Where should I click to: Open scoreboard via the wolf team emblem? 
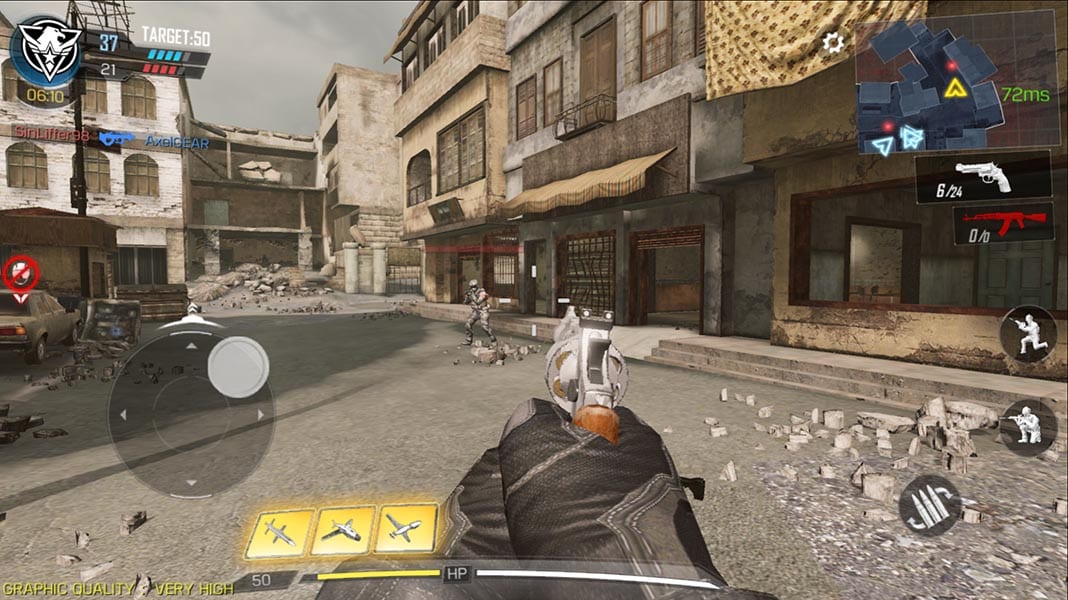44,50
